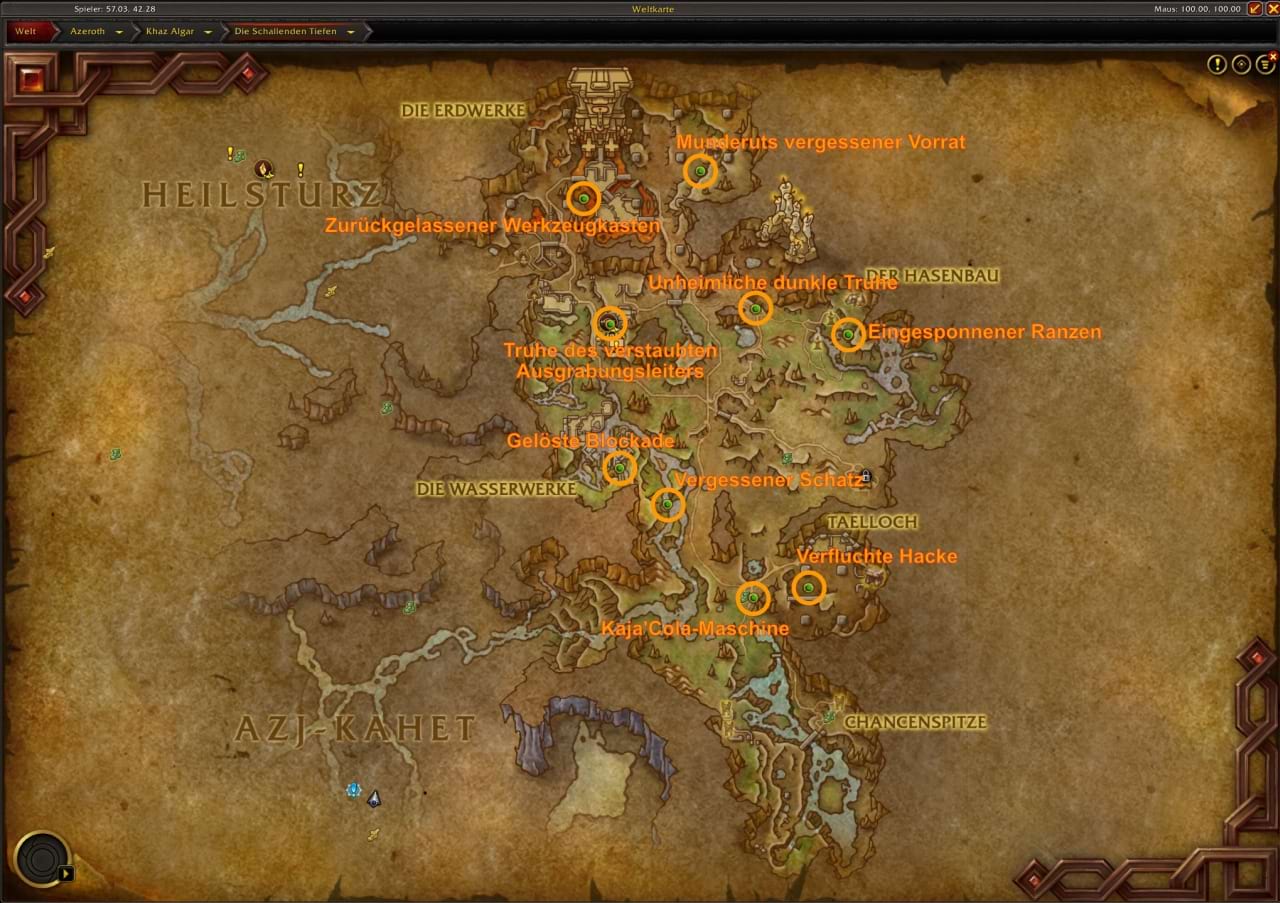This screenshot has width=1280, height=903.
Task: Pick the Unheimliche dunkle Truhe marker
Action: (755, 308)
